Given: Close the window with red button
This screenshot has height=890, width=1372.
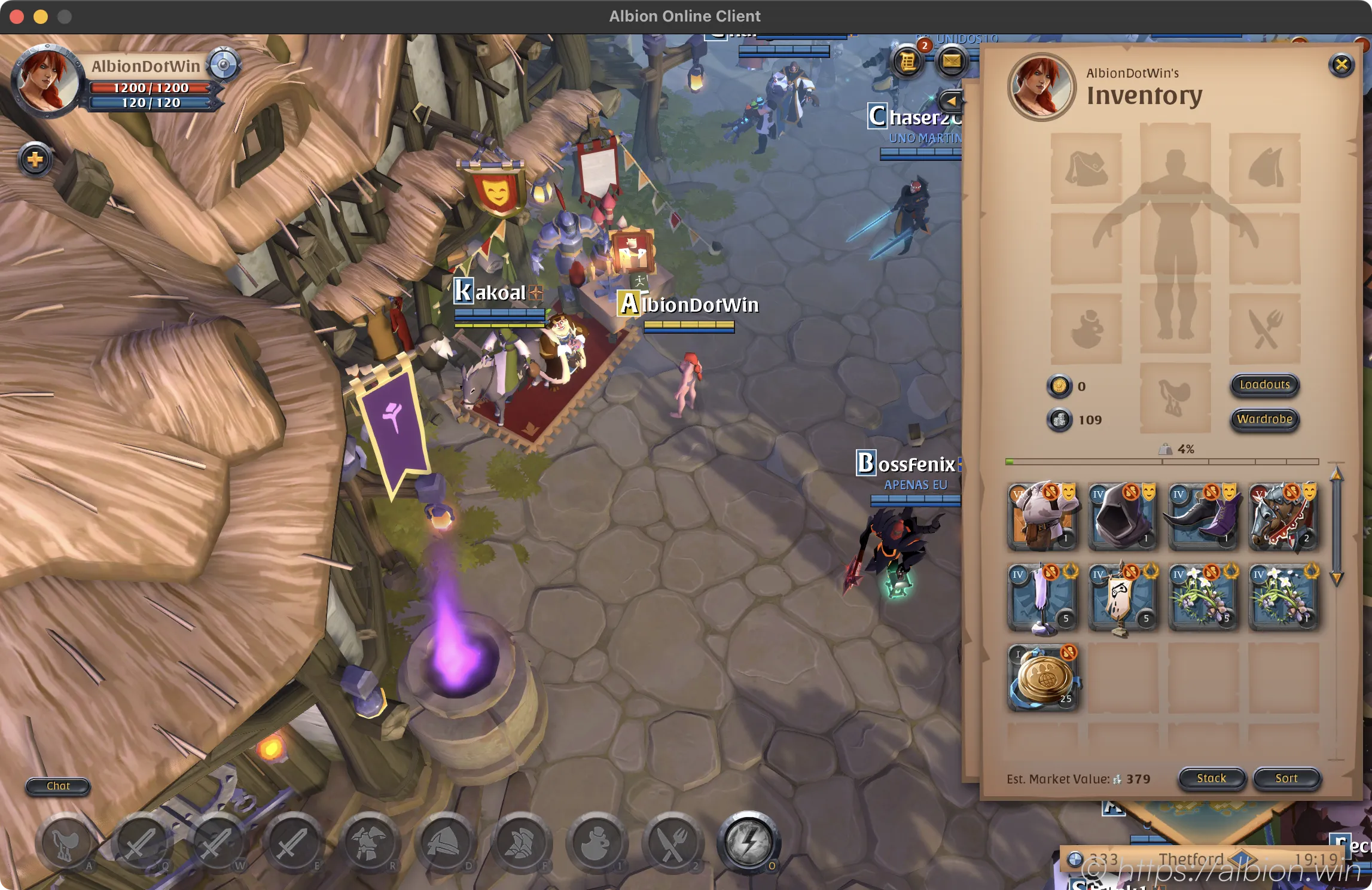Looking at the screenshot, I should click(17, 17).
